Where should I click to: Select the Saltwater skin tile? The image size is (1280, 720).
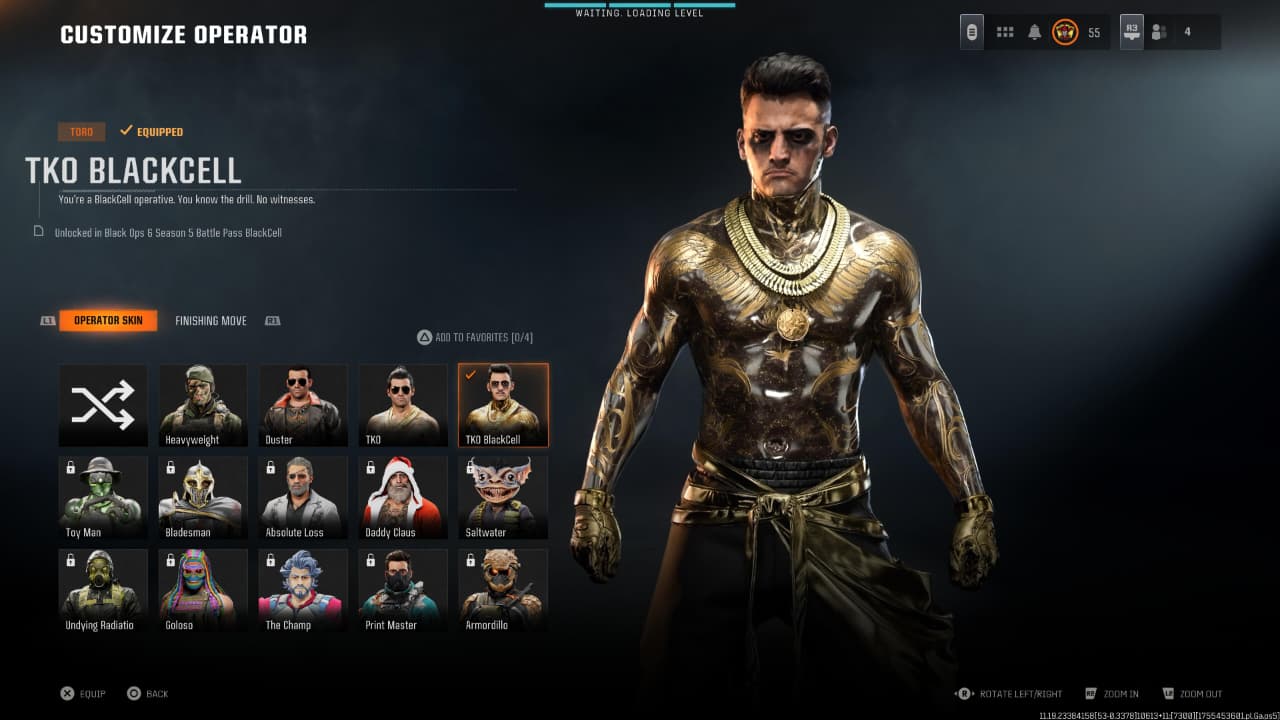tap(503, 497)
